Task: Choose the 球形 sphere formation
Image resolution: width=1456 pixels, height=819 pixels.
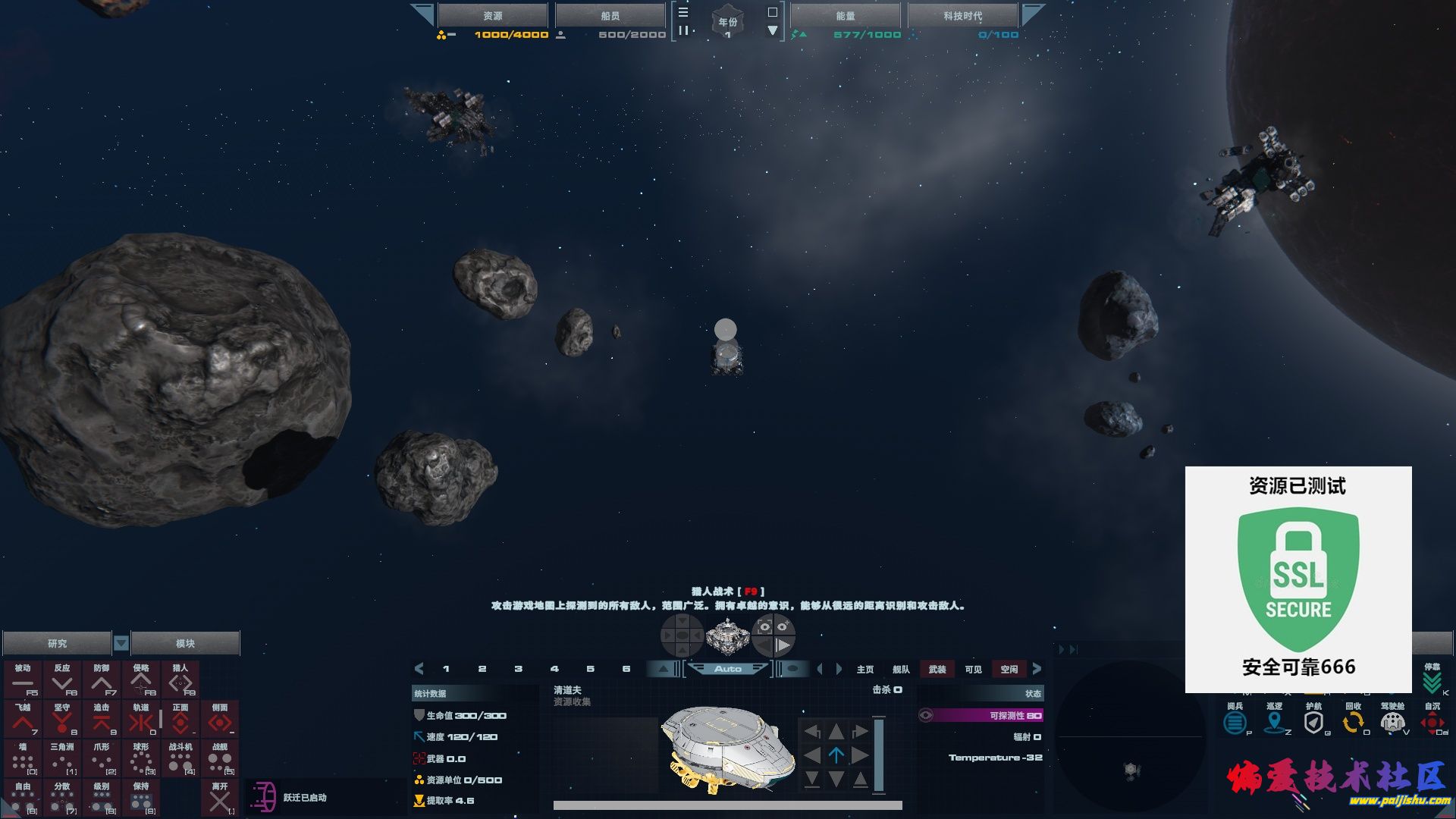Action: (141, 758)
